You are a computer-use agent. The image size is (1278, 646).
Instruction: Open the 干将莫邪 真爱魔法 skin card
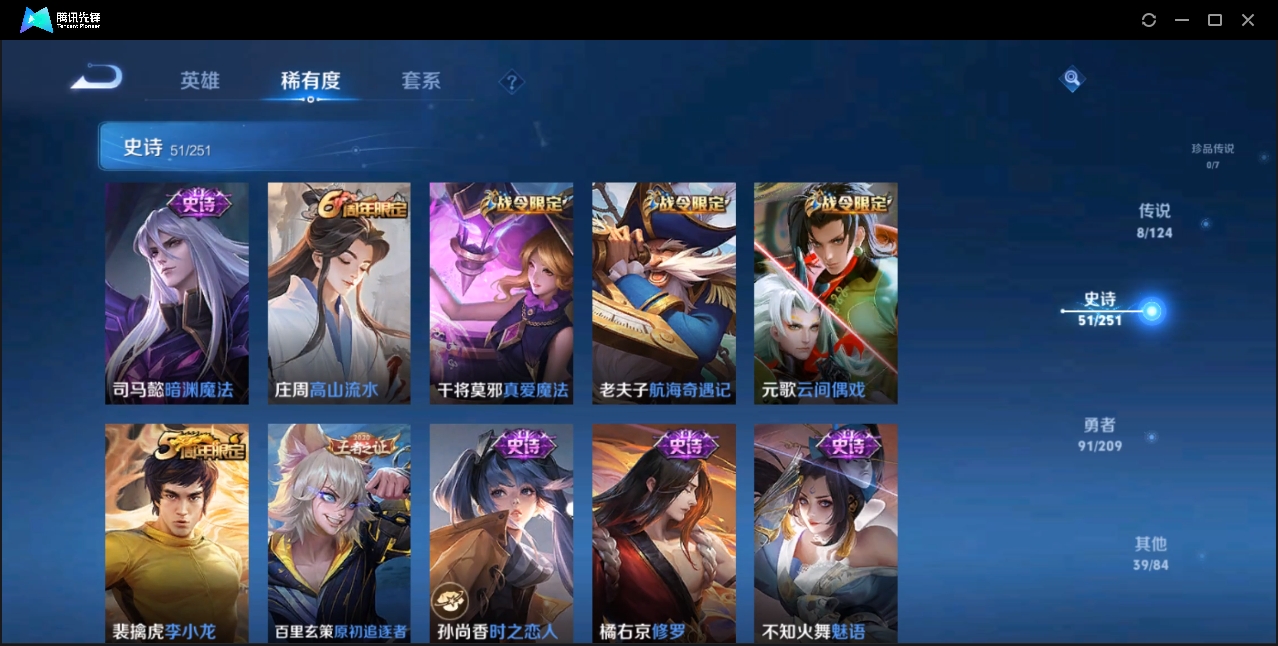click(501, 293)
